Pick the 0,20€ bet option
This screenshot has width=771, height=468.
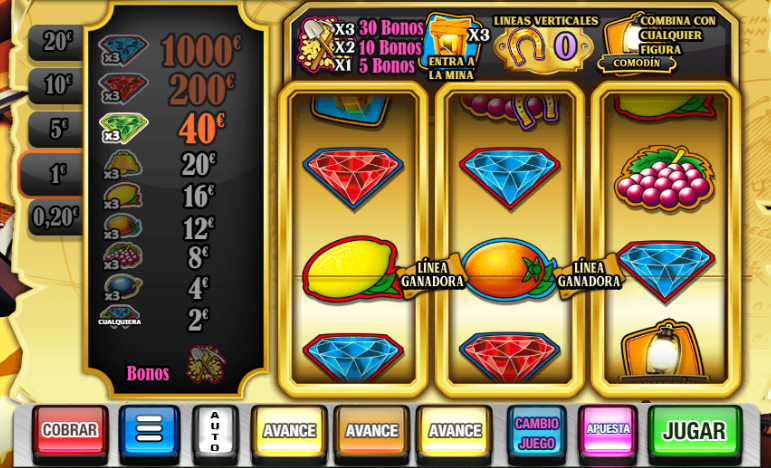(x=56, y=216)
